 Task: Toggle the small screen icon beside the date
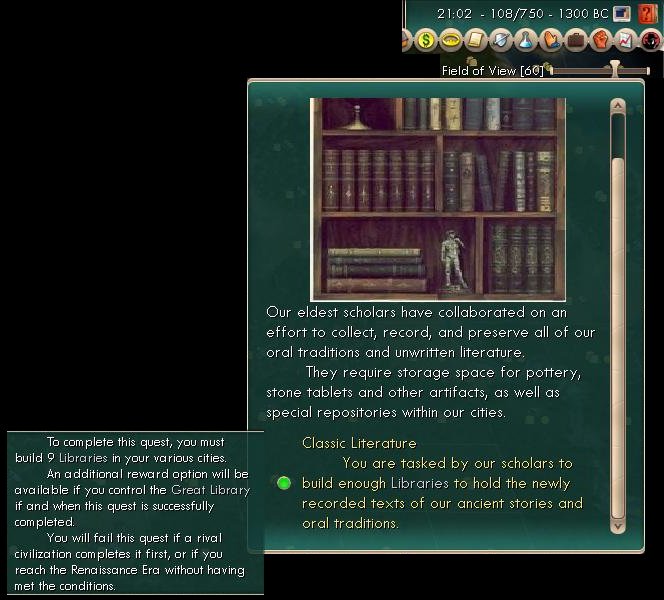point(622,14)
